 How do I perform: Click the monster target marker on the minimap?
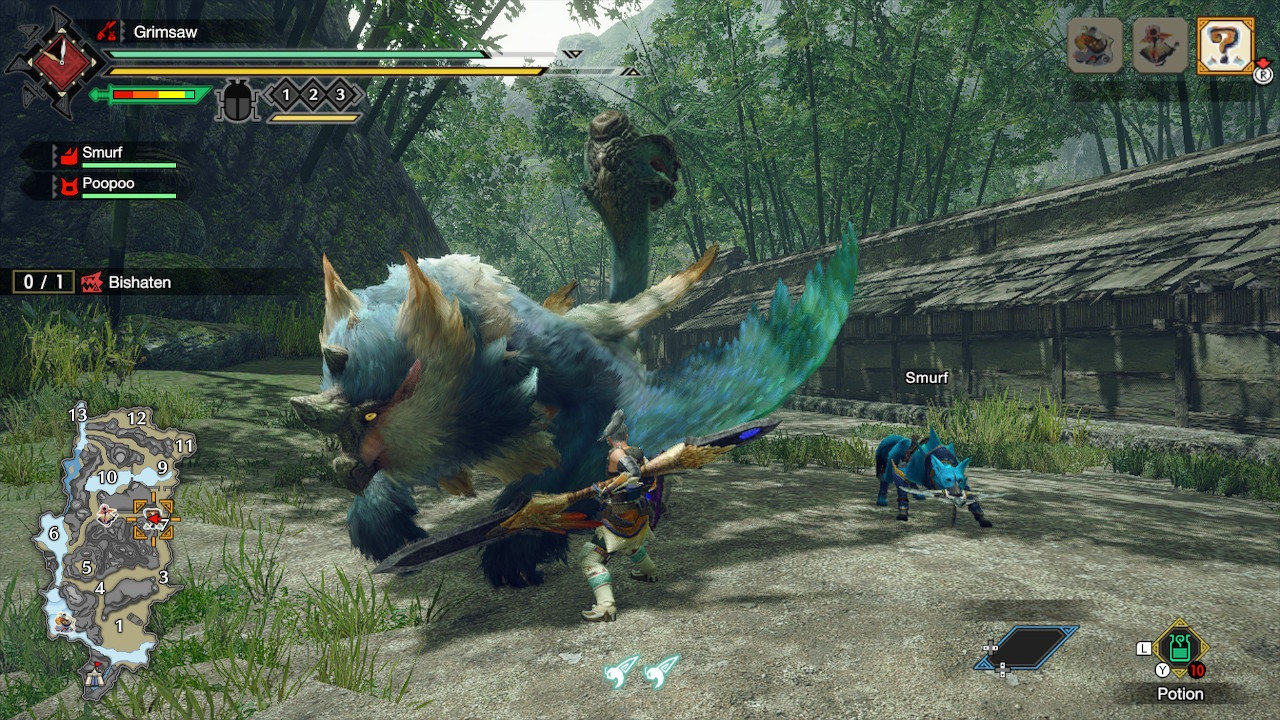(x=154, y=518)
